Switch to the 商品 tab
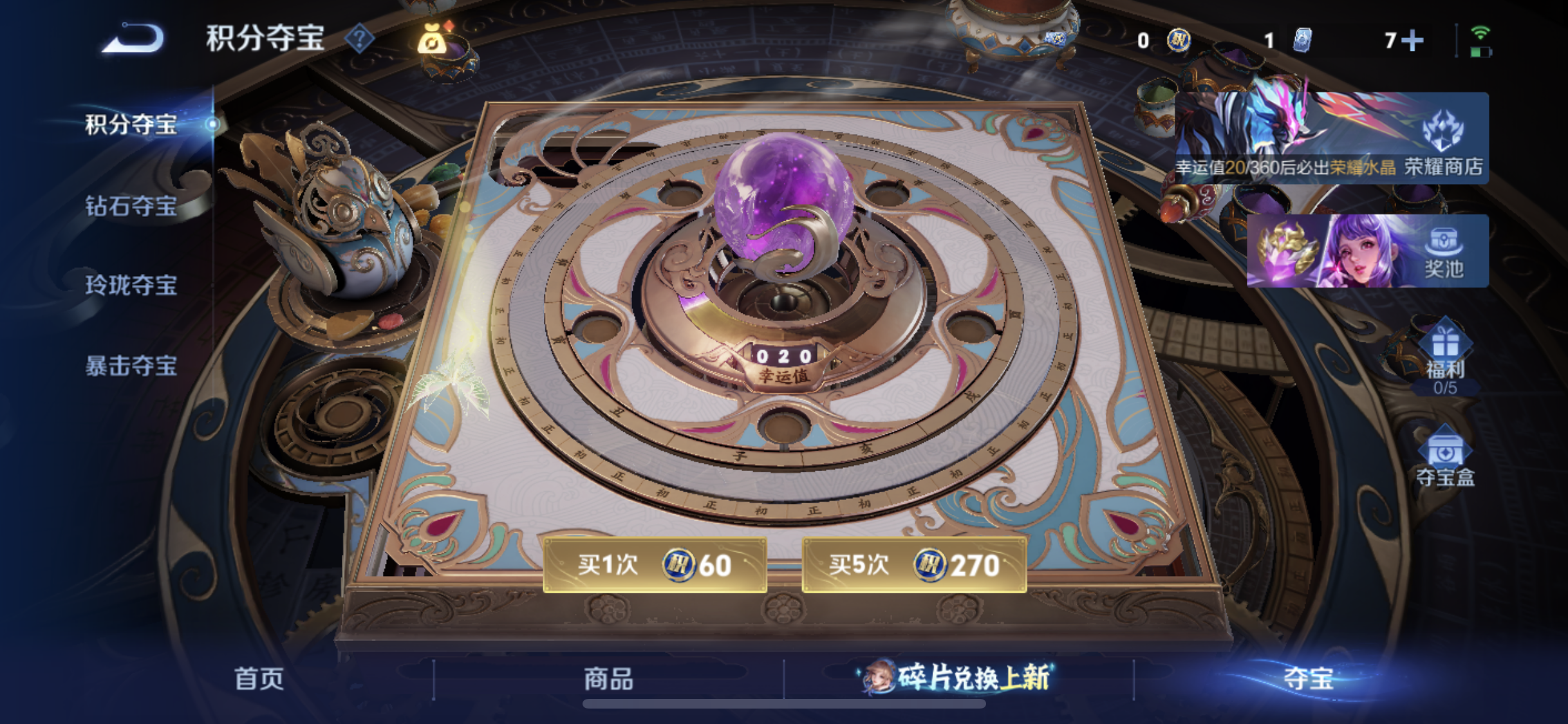The height and width of the screenshot is (724, 1568). point(609,678)
